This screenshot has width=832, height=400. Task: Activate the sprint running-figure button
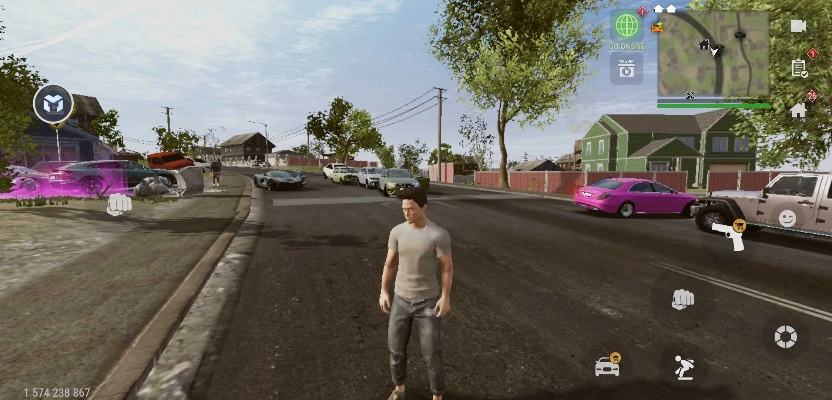click(x=683, y=367)
